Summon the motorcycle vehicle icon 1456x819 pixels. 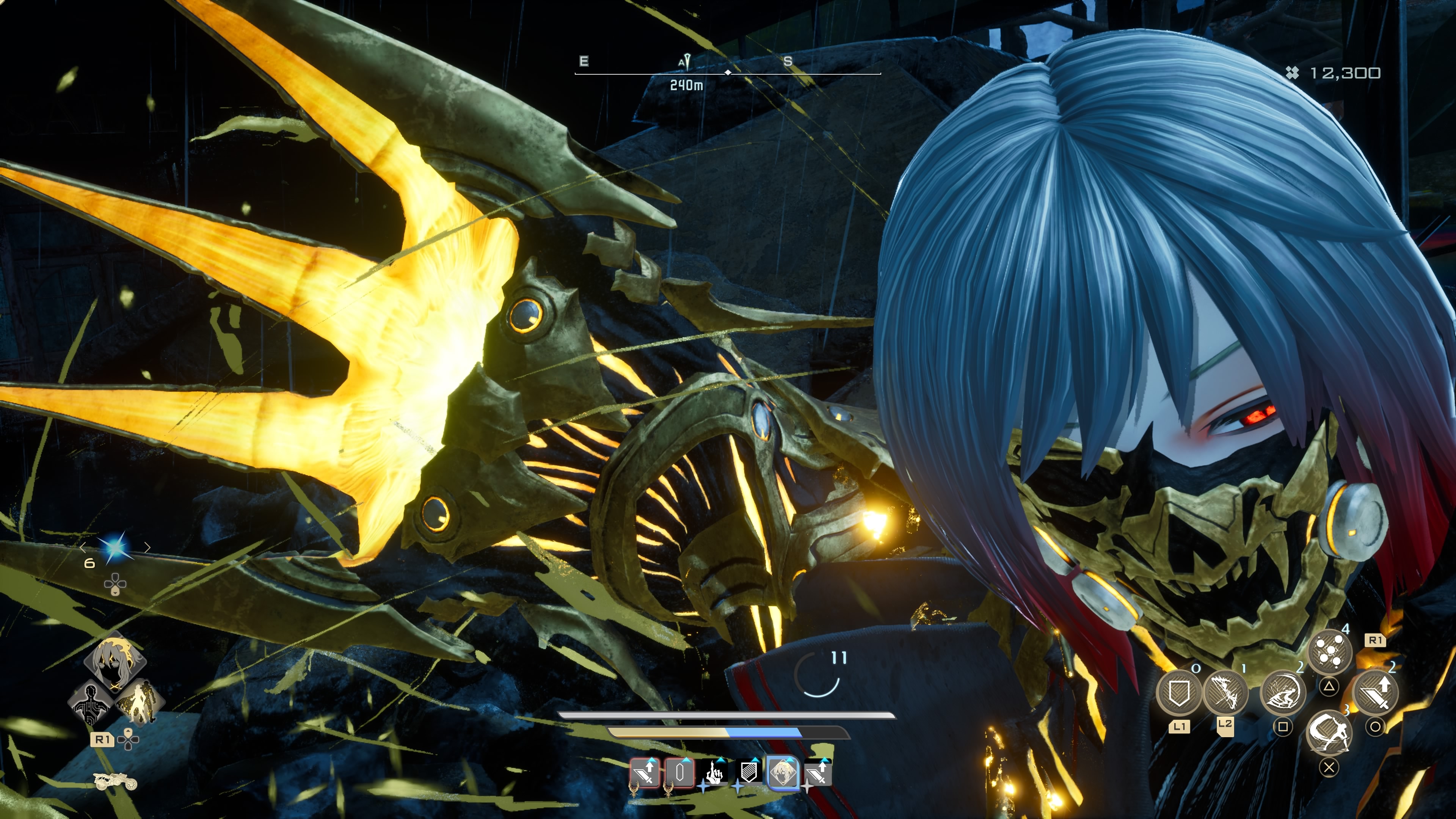115,782
